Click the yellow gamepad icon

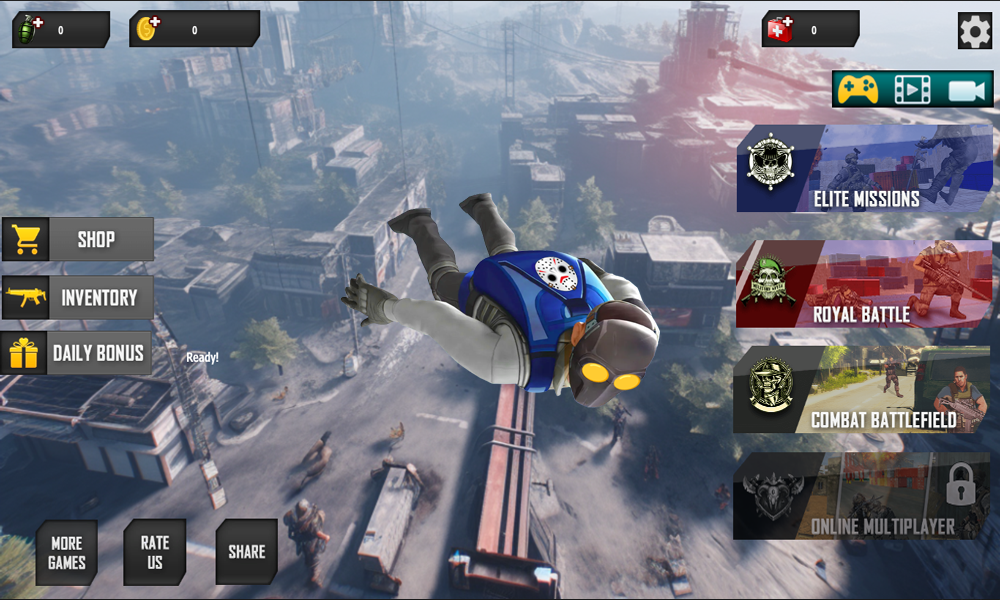coord(858,90)
